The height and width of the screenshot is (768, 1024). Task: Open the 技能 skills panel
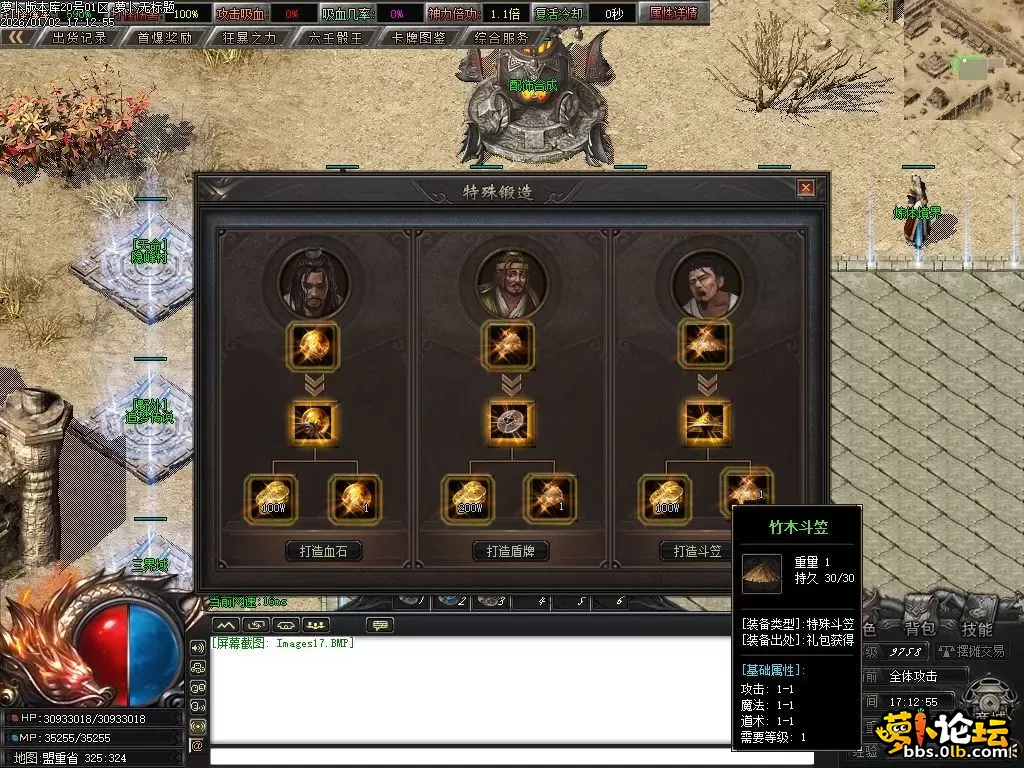coord(977,629)
